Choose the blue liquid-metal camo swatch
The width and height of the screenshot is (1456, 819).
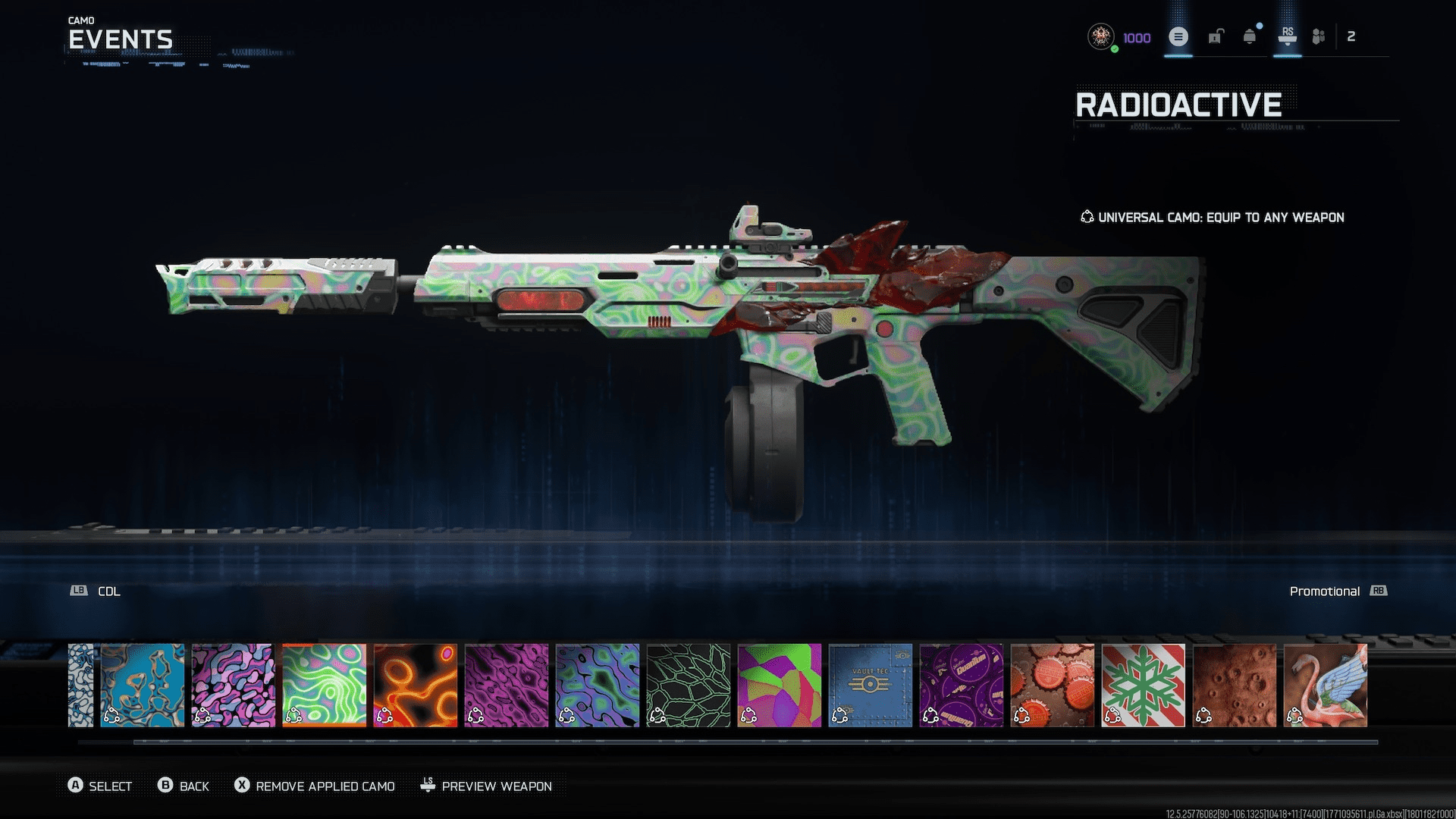point(142,685)
